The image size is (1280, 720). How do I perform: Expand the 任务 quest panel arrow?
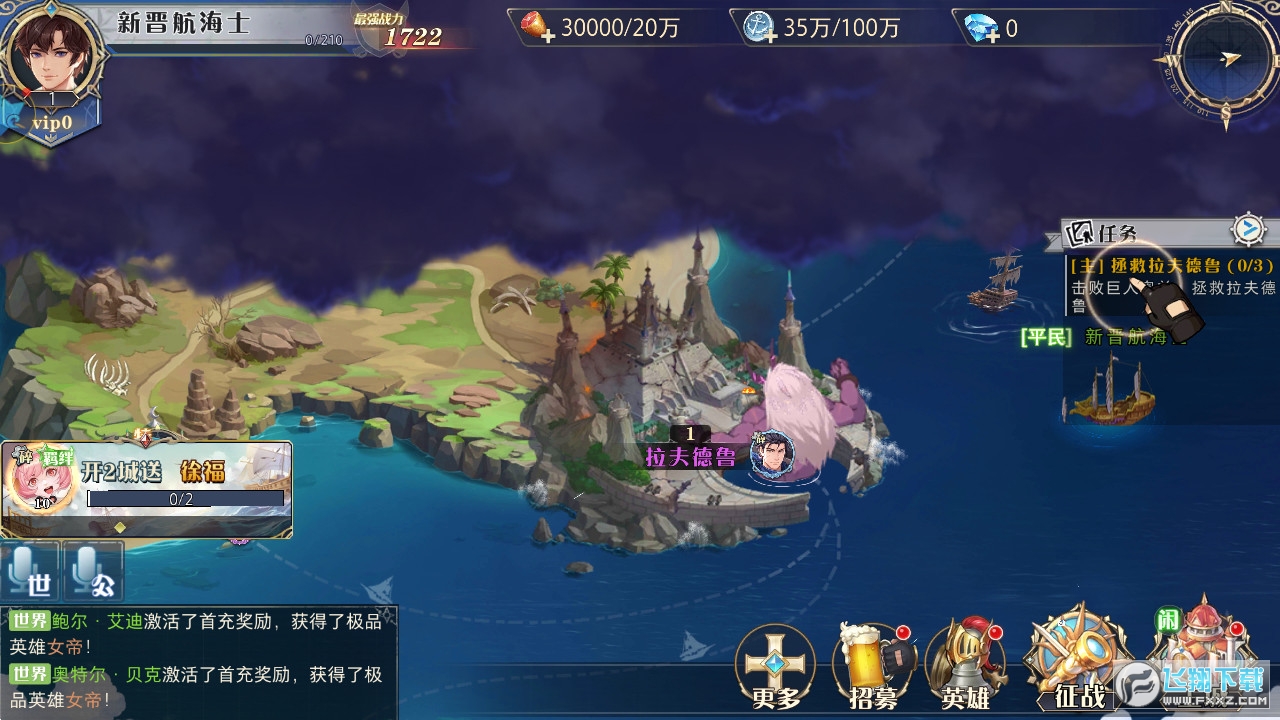point(1247,230)
